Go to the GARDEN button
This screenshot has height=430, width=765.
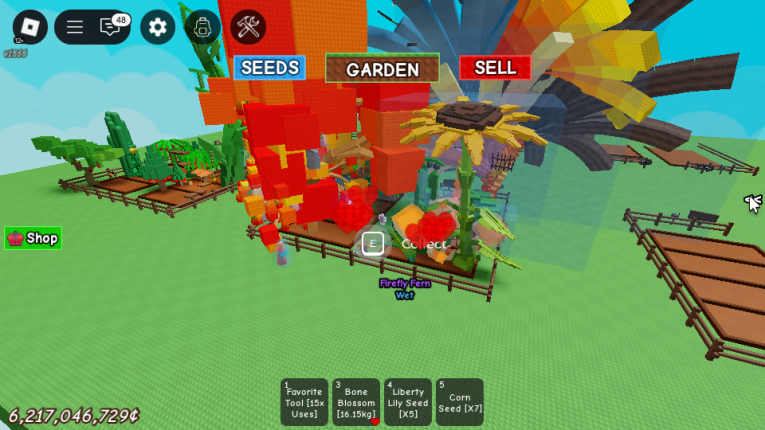point(382,69)
